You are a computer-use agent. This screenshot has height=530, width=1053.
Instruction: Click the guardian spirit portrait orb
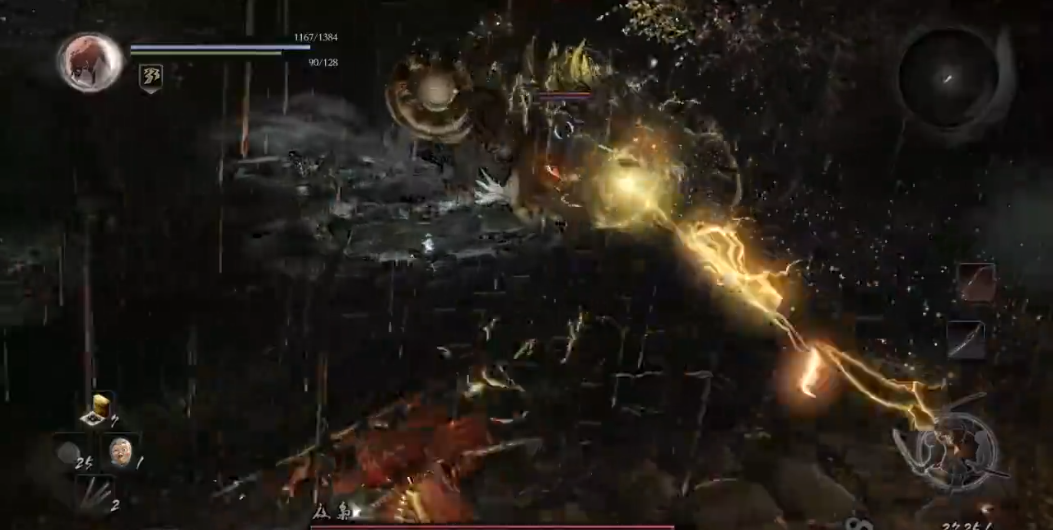pyautogui.click(x=89, y=60)
